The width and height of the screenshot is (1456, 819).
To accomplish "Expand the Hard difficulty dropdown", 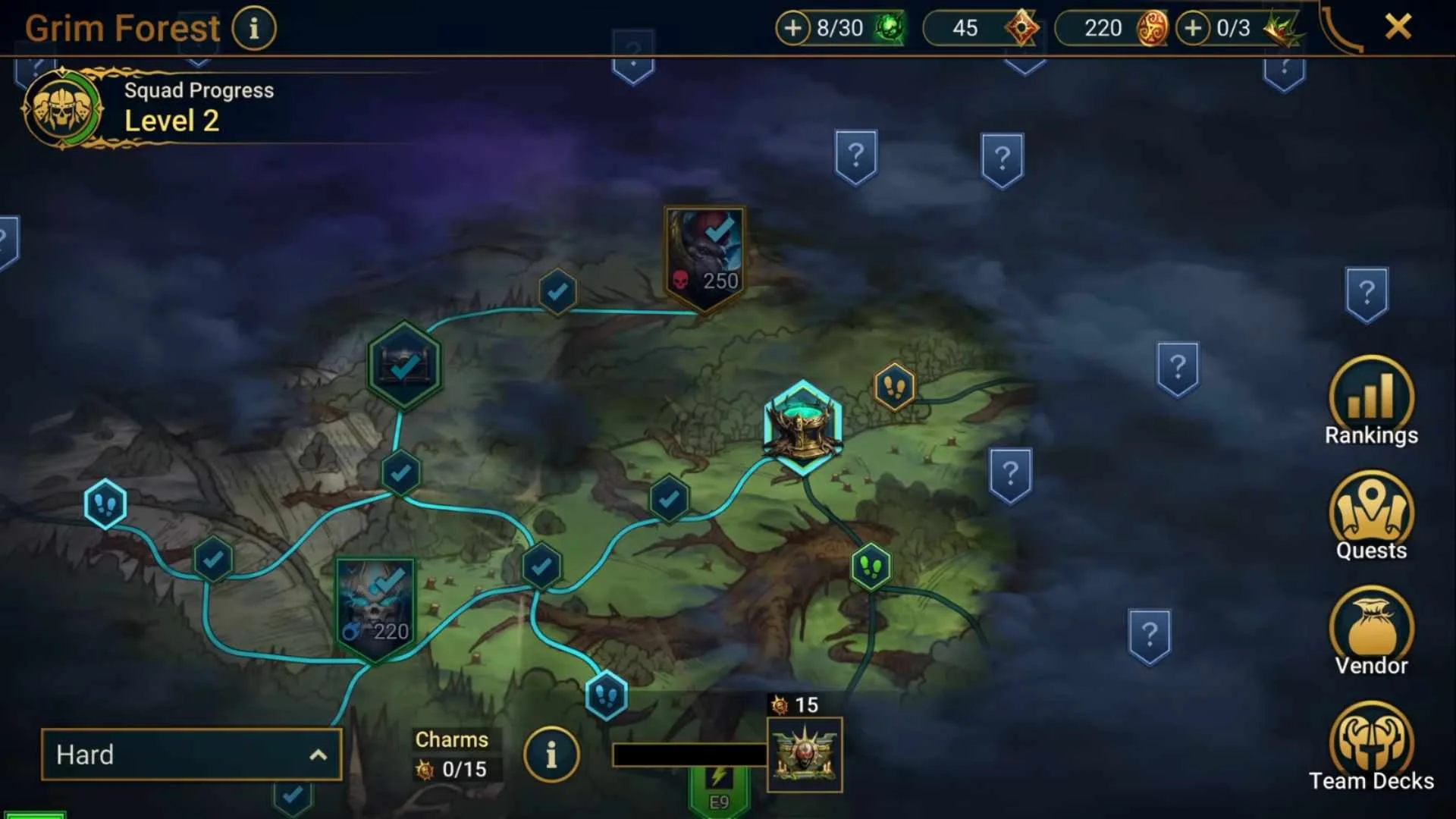I will 191,755.
